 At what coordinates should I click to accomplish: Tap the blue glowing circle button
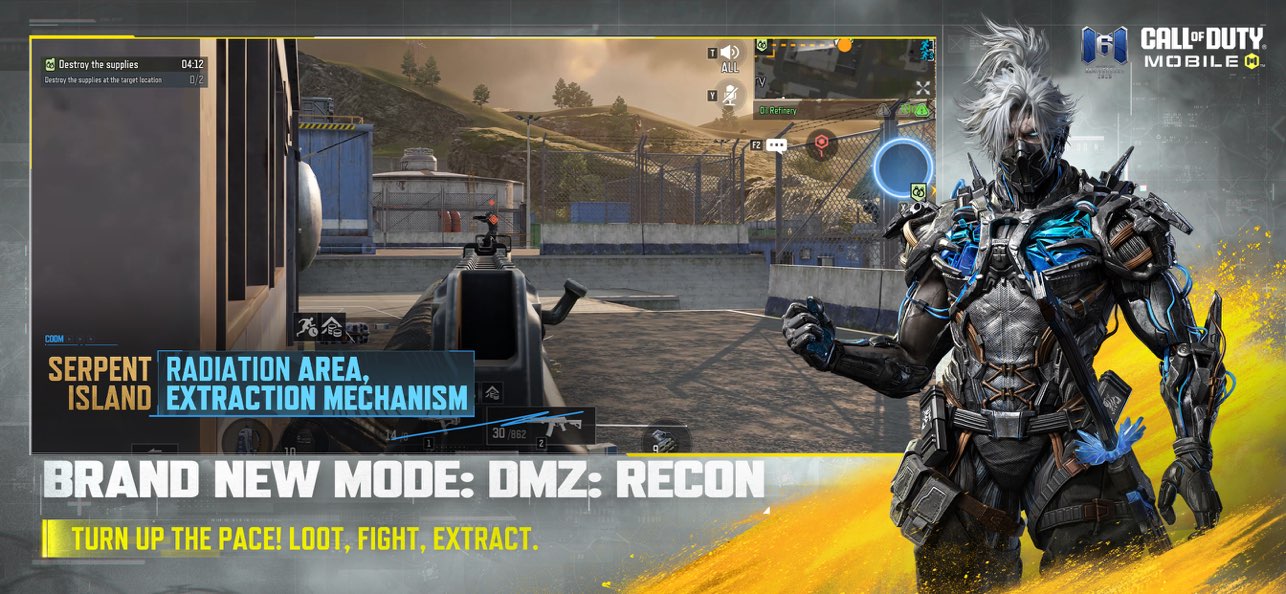904,164
